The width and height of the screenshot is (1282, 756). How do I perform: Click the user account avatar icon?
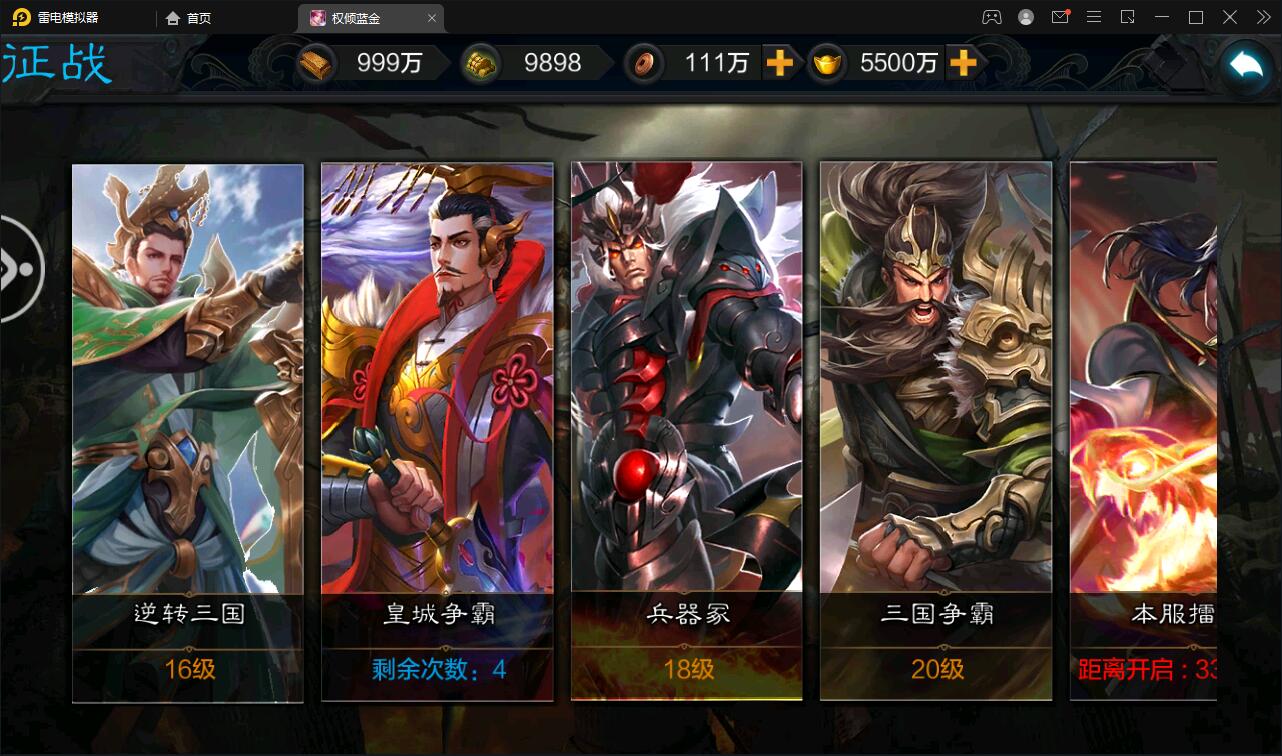point(1024,17)
